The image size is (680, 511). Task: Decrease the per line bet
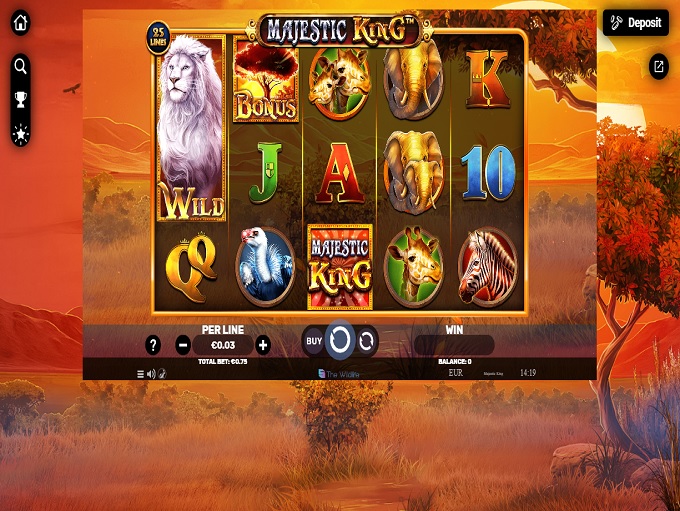pos(183,345)
